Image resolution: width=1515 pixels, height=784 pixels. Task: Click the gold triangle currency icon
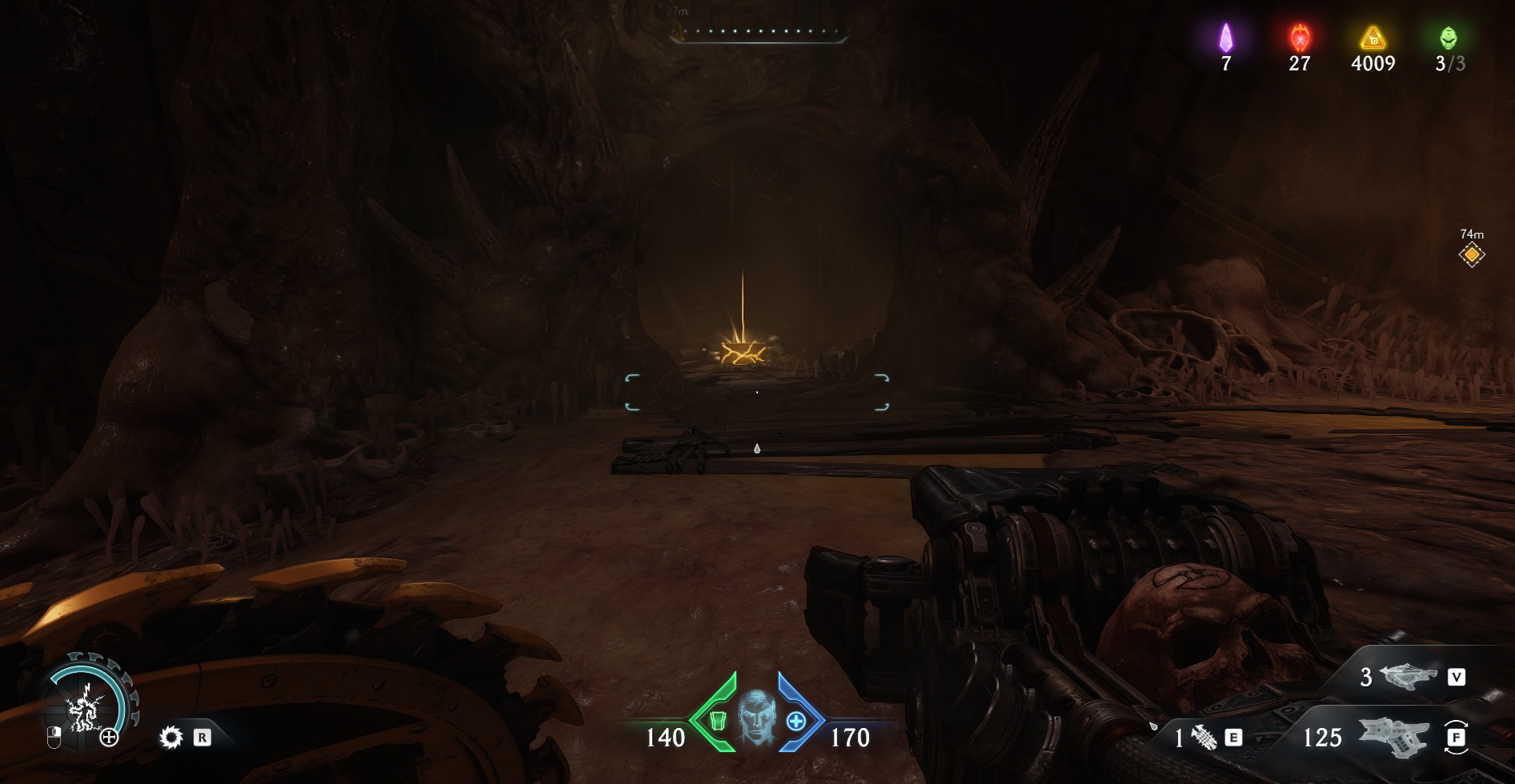(x=1373, y=38)
